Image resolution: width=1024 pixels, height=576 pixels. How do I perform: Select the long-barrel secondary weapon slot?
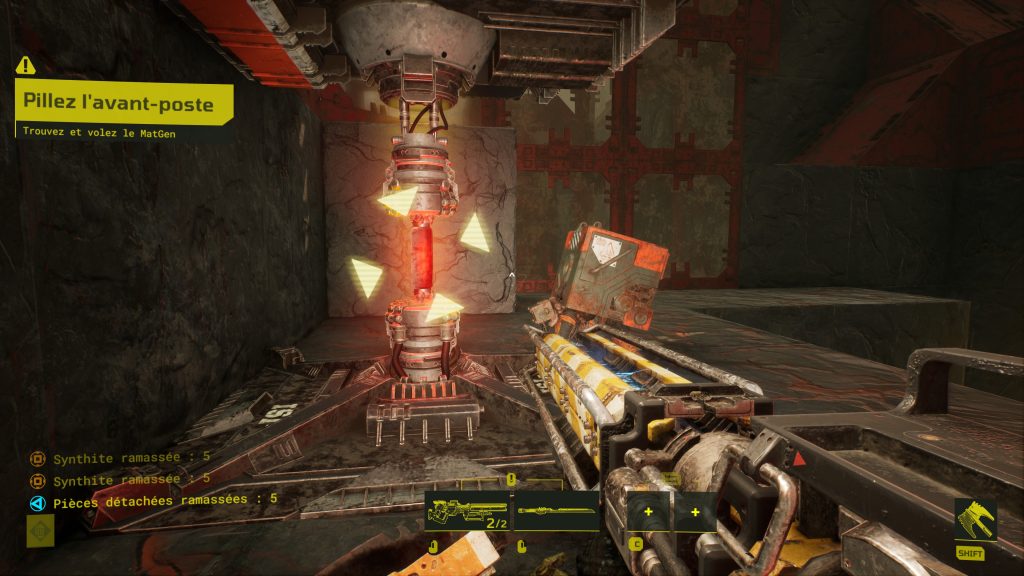tap(557, 511)
